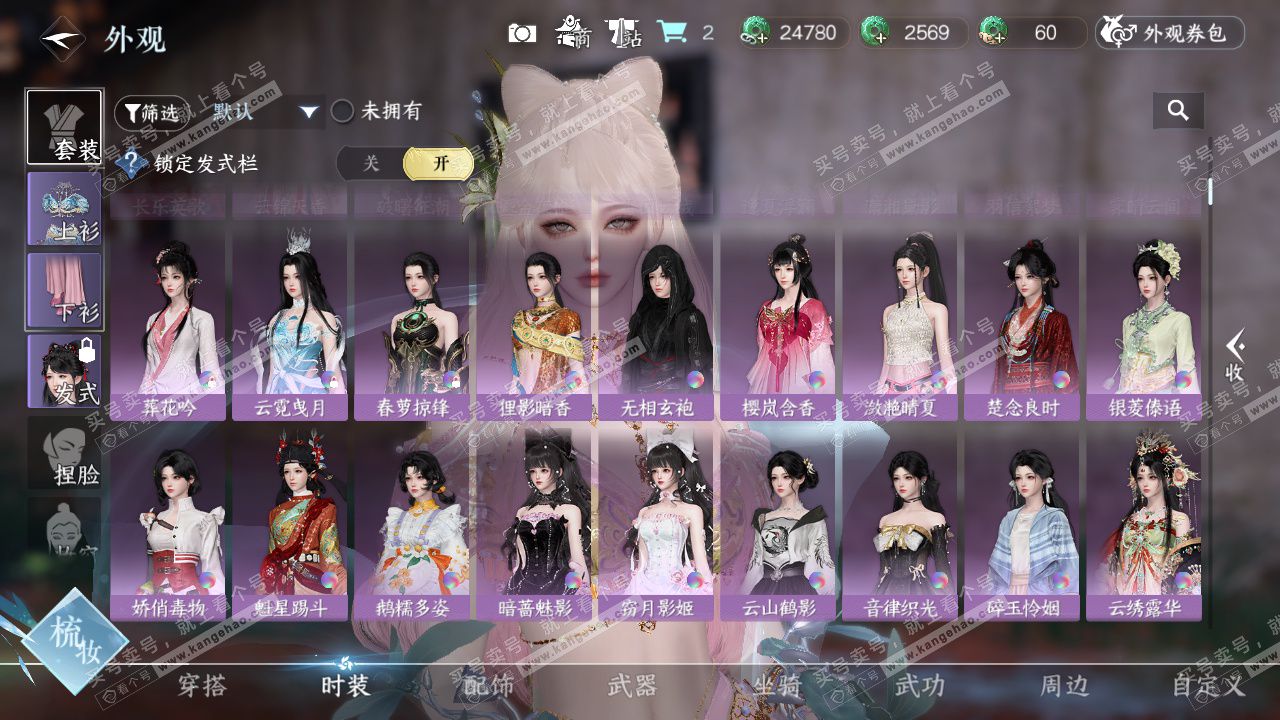Tick the 未拥有 checkbox

point(343,112)
